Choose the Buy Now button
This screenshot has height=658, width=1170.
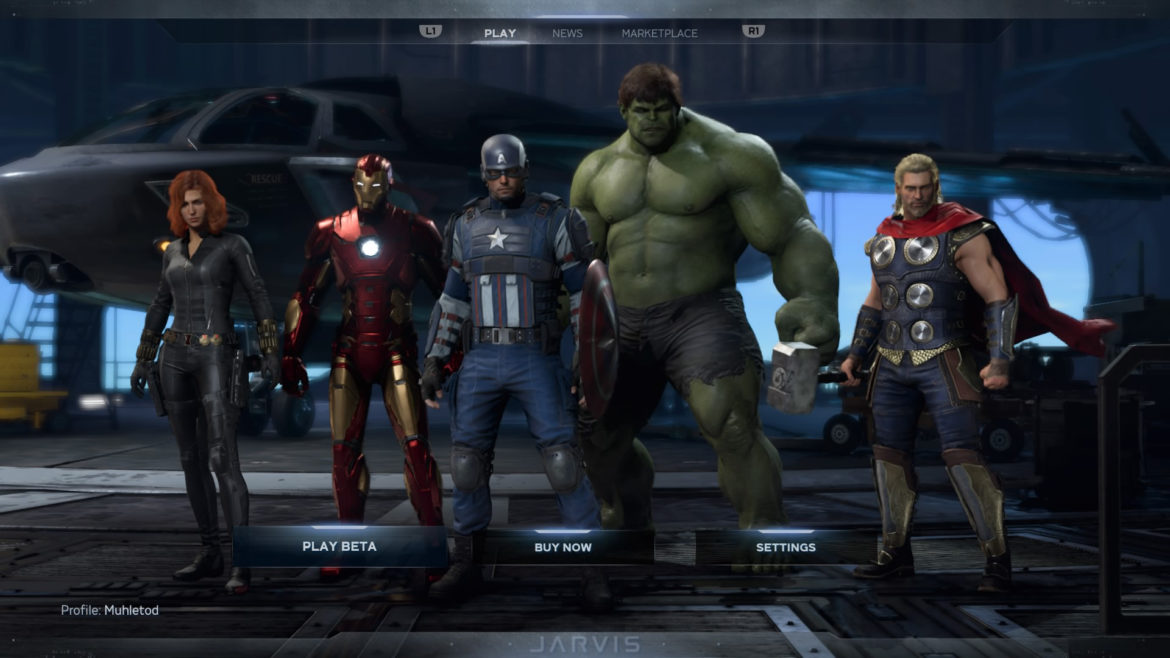coord(563,547)
